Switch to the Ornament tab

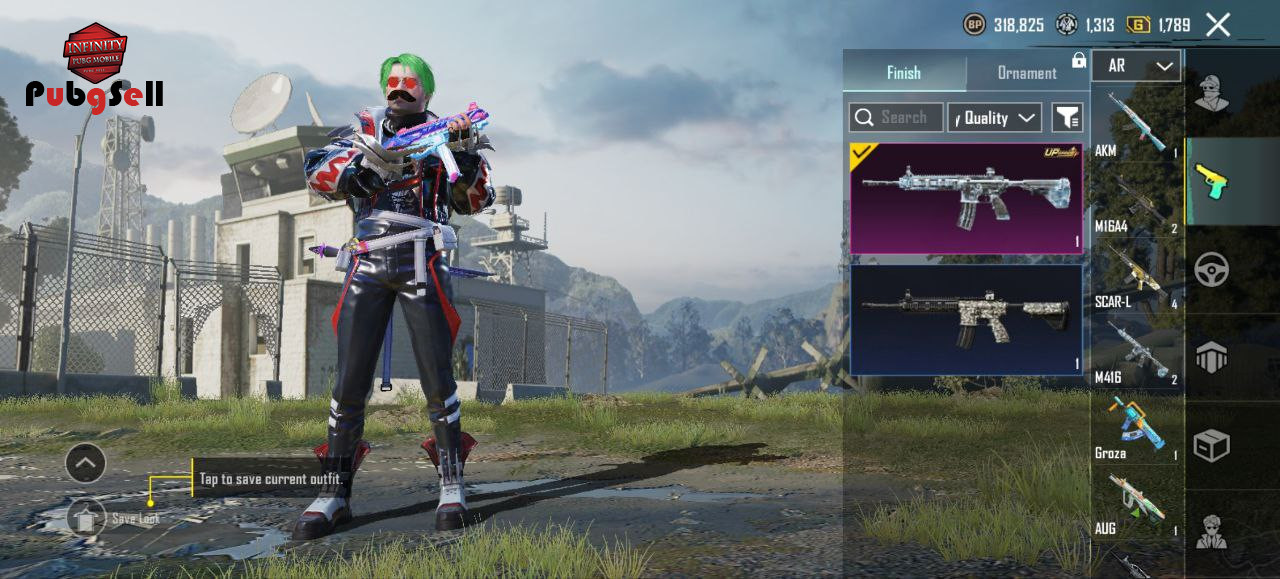pyautogui.click(x=1026, y=73)
